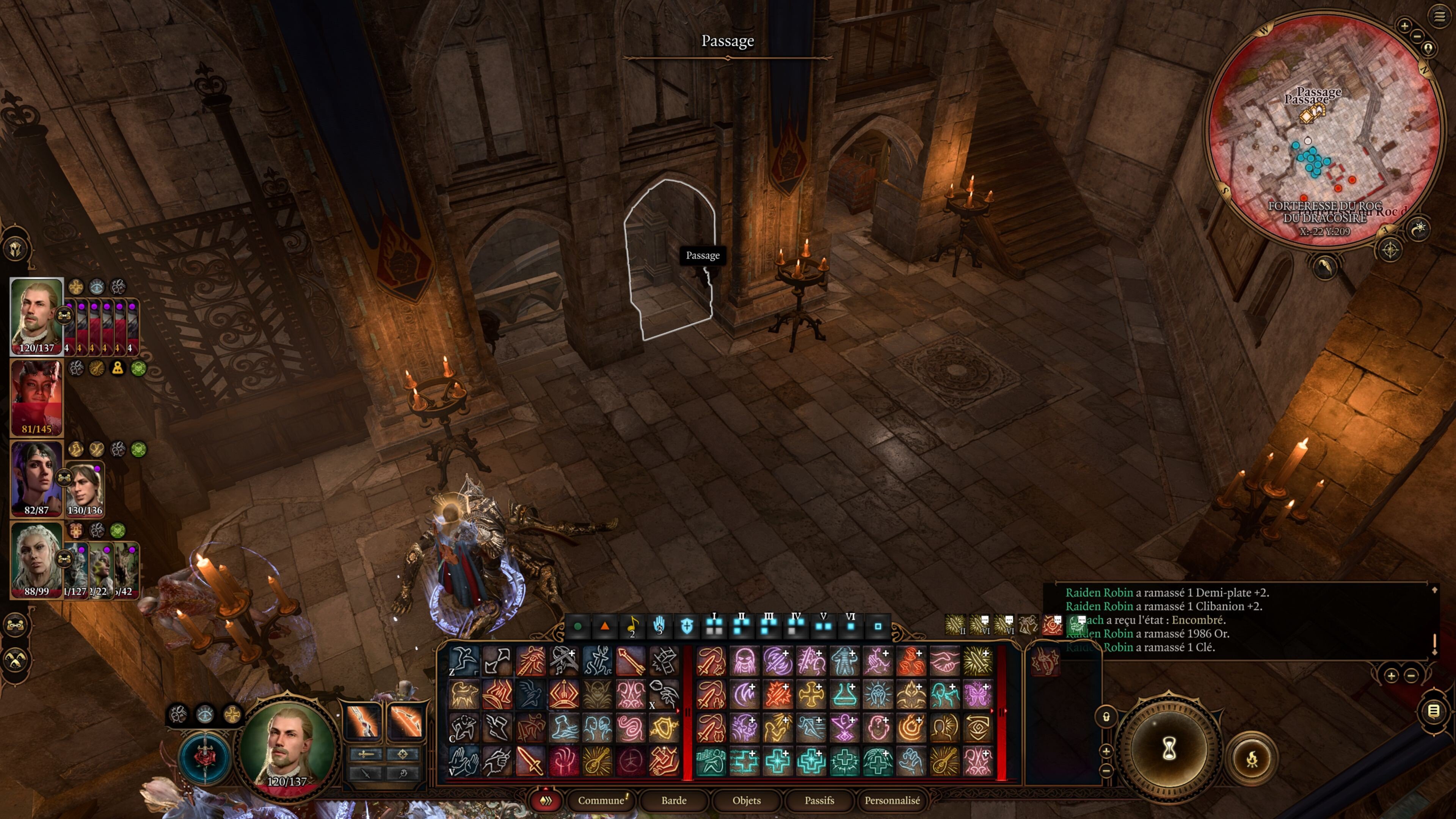
Task: Open the combat log scroll button
Action: coord(1433,711)
